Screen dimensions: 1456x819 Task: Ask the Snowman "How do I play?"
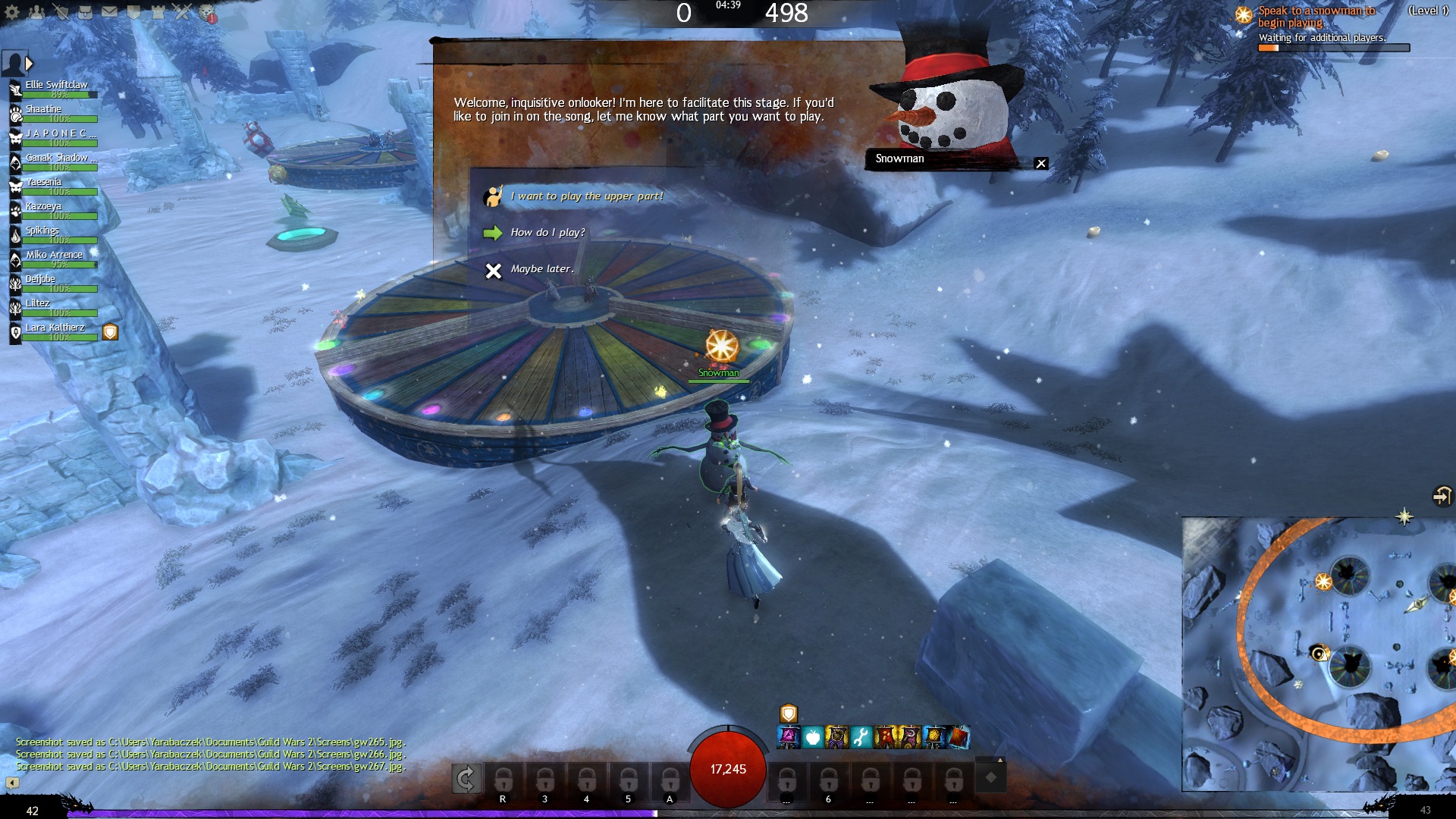click(547, 233)
